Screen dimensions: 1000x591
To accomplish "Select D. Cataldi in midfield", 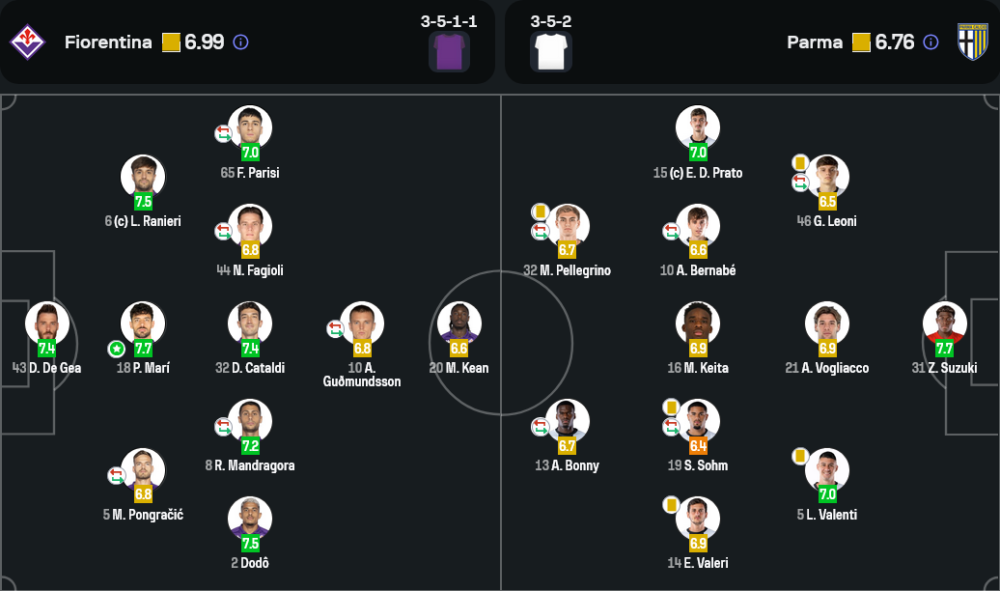I will click(250, 324).
